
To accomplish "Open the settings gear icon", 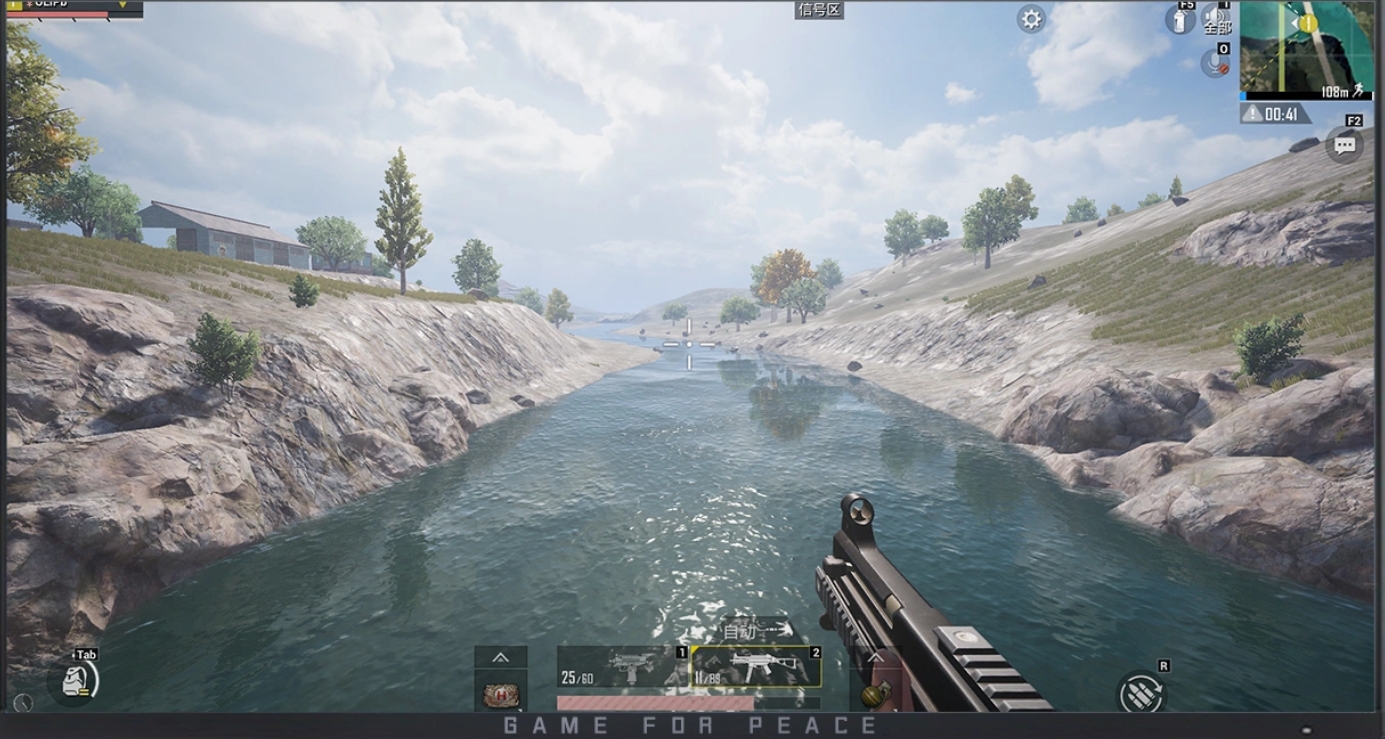I will click(1031, 19).
